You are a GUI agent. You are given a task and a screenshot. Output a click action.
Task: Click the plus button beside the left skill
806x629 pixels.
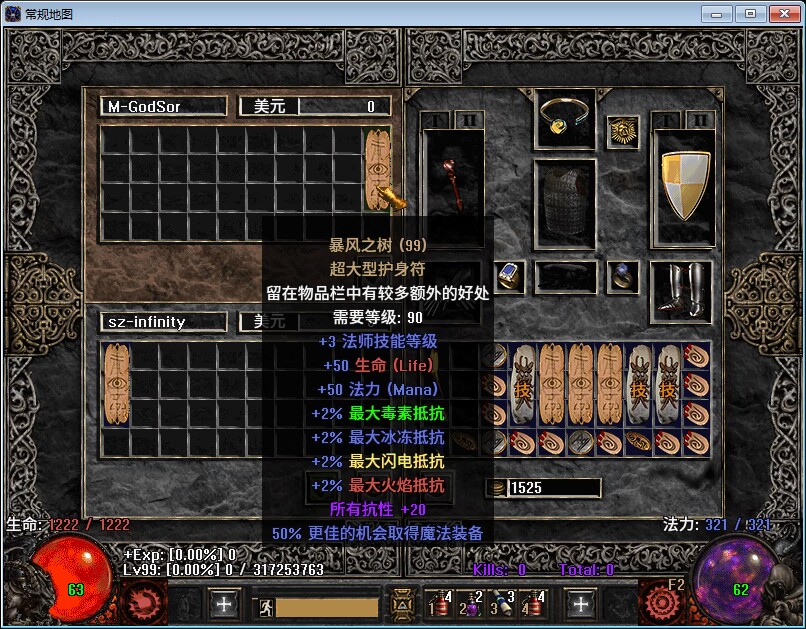[224, 603]
